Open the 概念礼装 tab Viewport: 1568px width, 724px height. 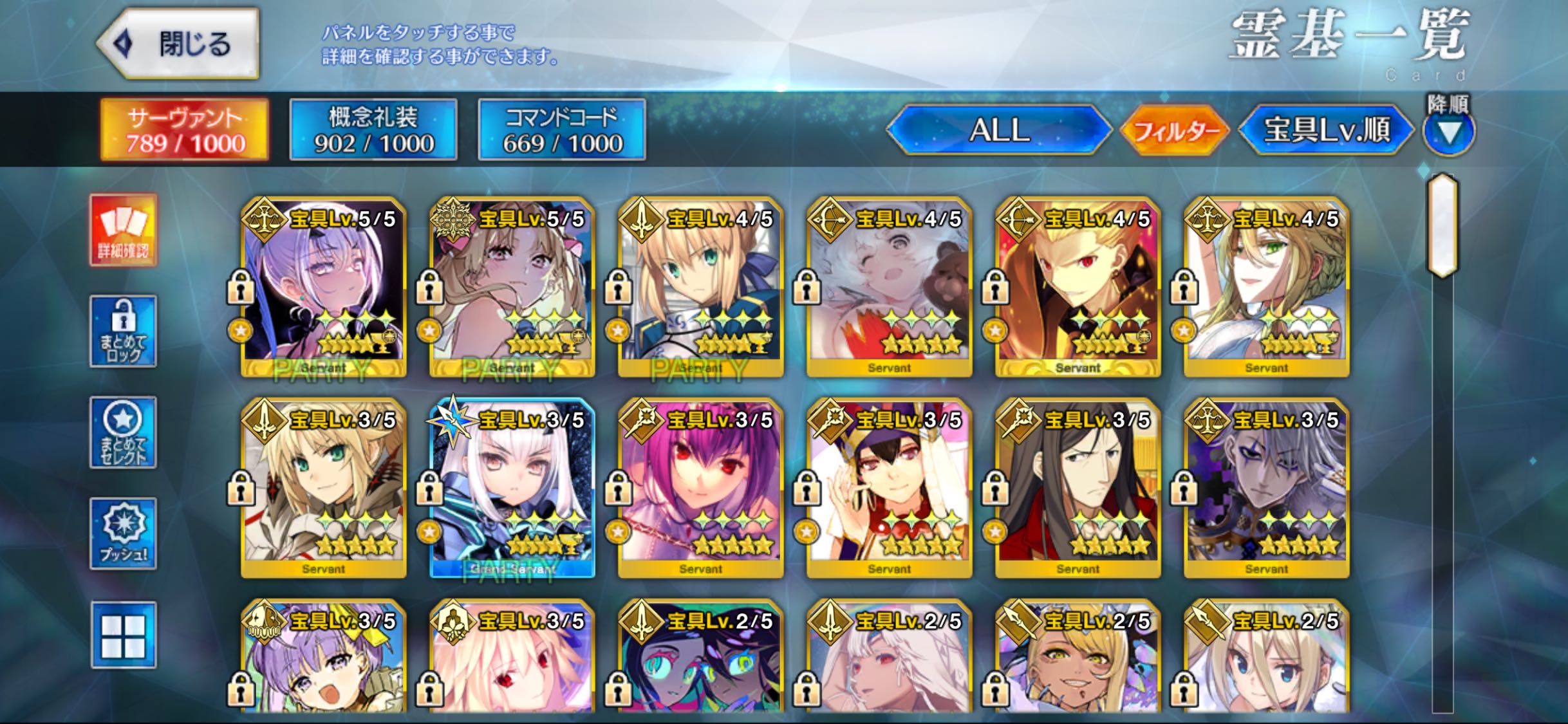373,130
